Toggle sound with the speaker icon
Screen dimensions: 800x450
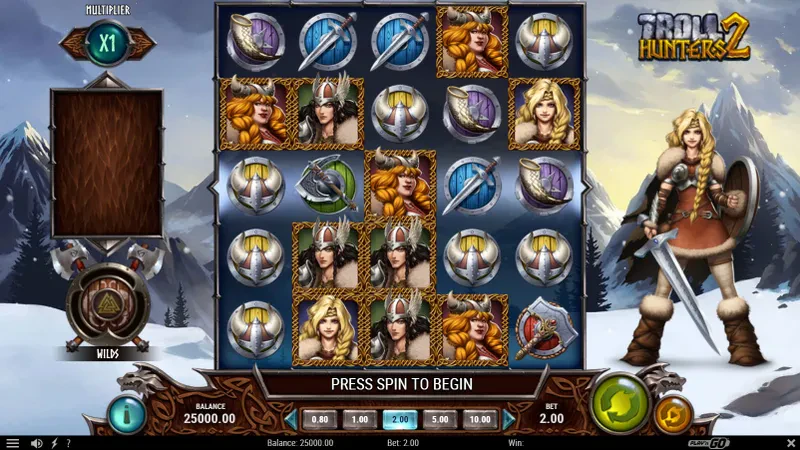(37, 442)
